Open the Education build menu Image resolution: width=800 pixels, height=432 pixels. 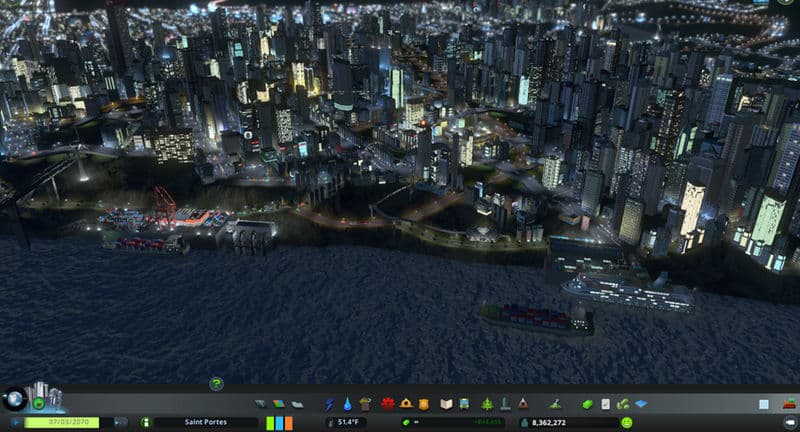click(446, 404)
